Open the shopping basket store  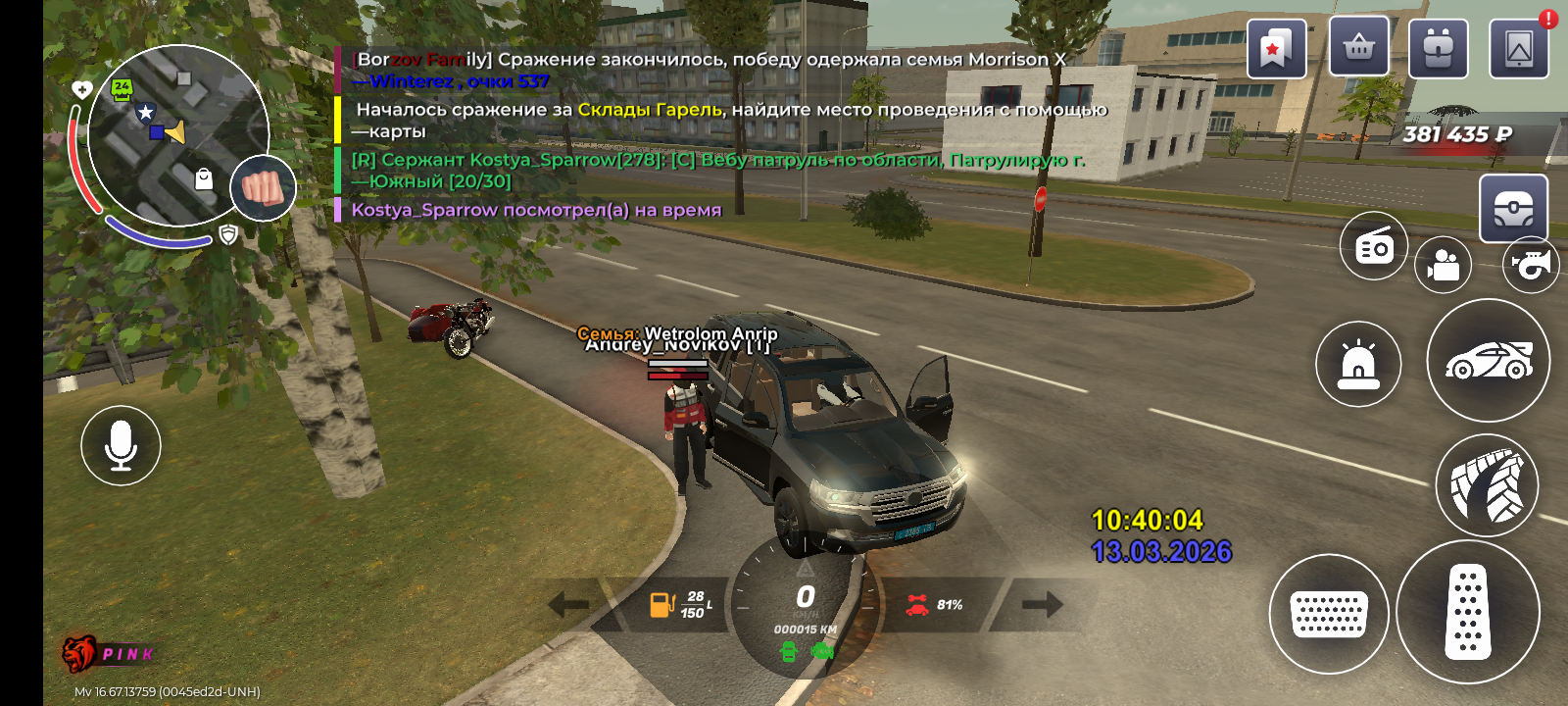click(x=1358, y=47)
